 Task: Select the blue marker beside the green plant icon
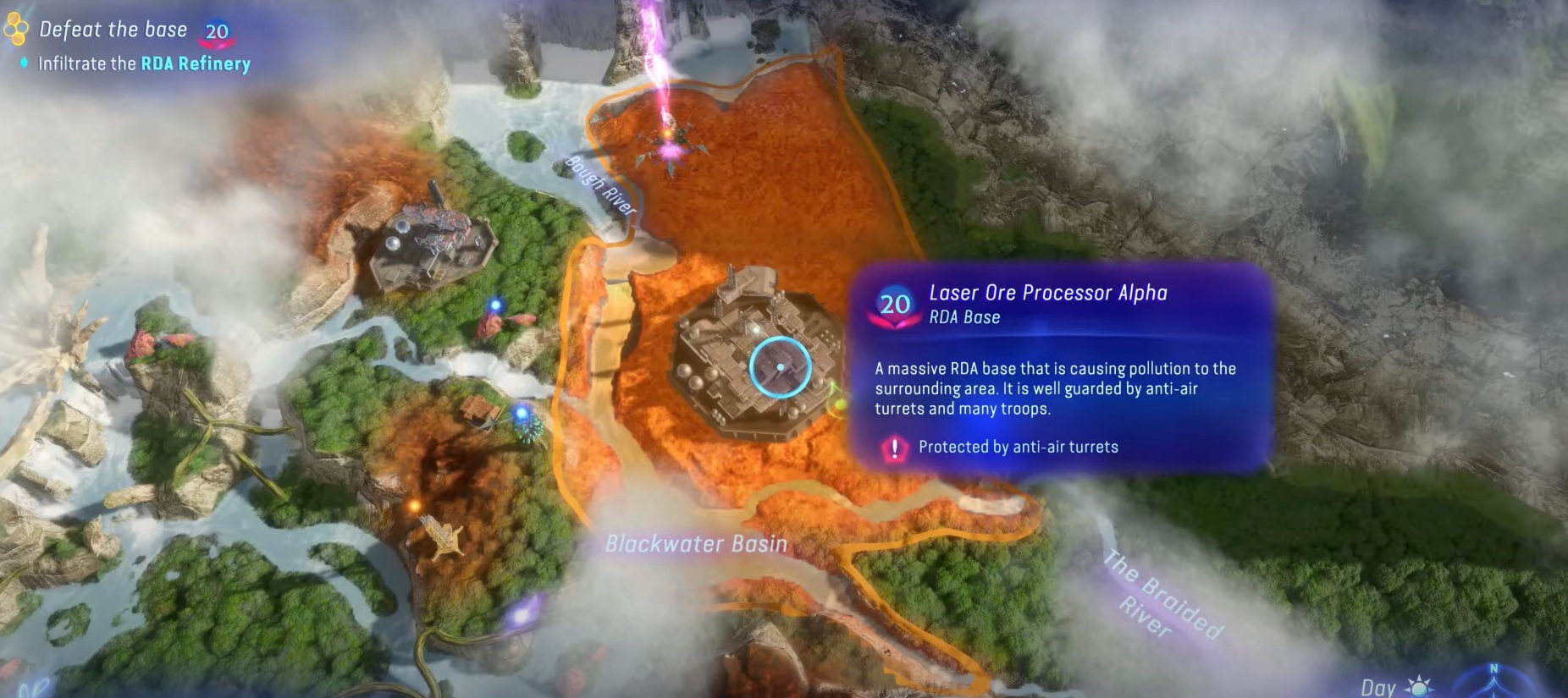[x=522, y=413]
